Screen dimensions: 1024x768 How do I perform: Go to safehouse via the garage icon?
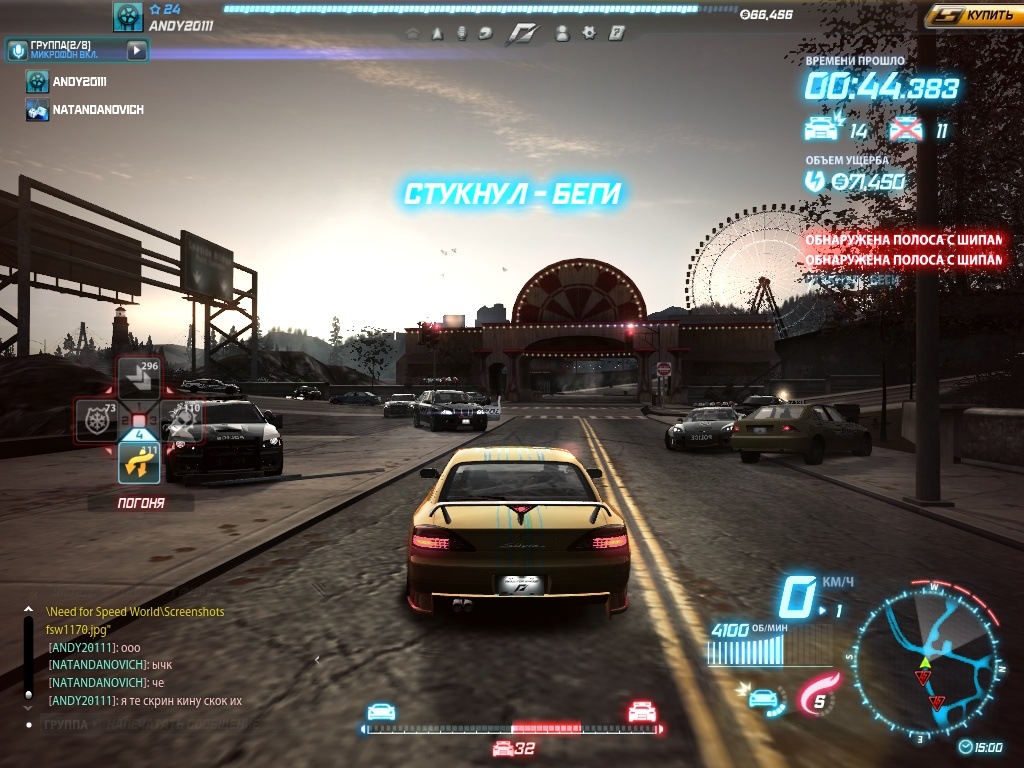coord(412,33)
